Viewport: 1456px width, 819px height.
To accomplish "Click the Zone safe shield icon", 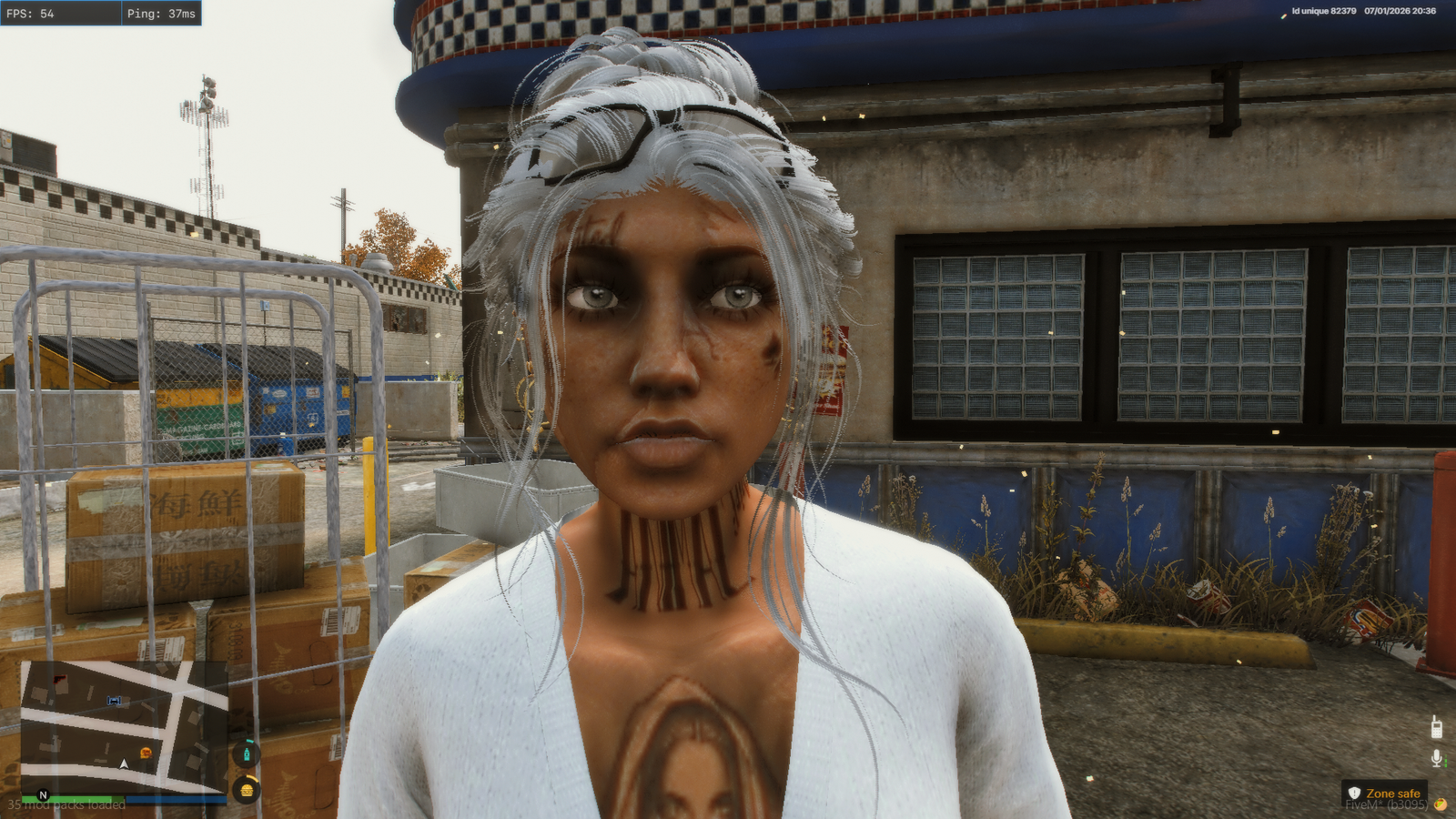I will (x=1354, y=792).
